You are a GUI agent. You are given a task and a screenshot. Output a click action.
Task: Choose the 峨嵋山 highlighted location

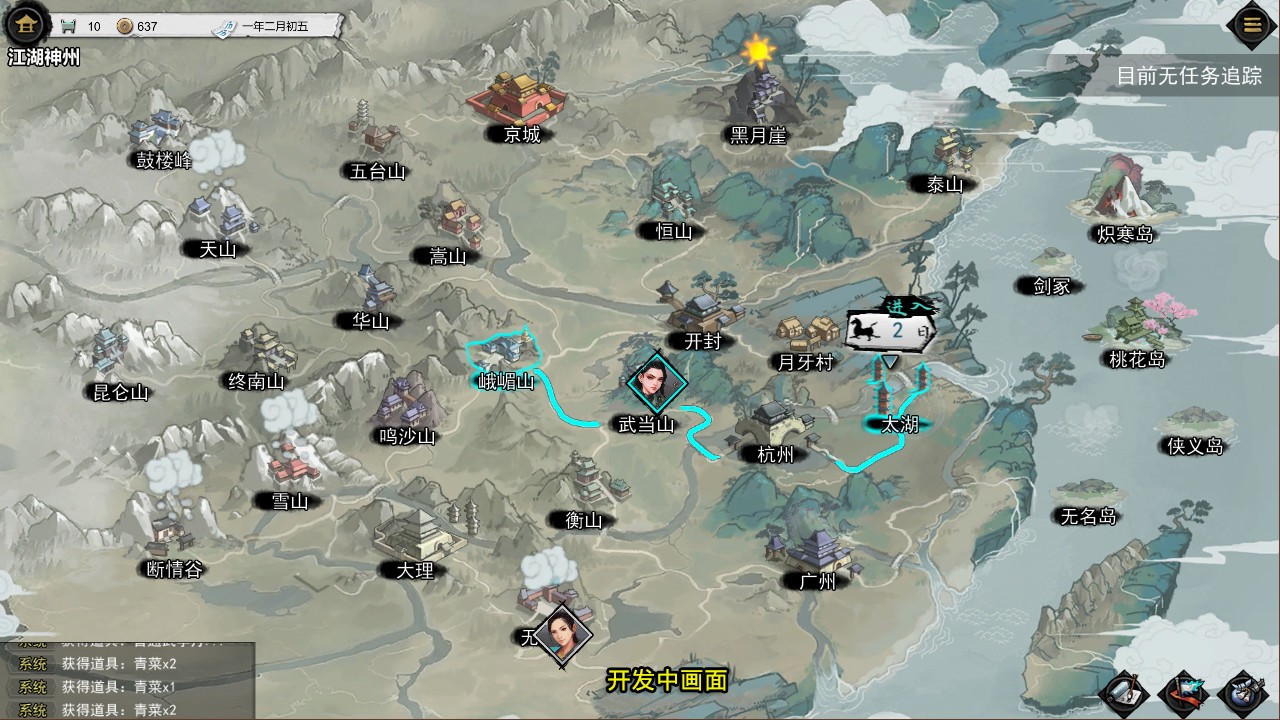(x=506, y=357)
